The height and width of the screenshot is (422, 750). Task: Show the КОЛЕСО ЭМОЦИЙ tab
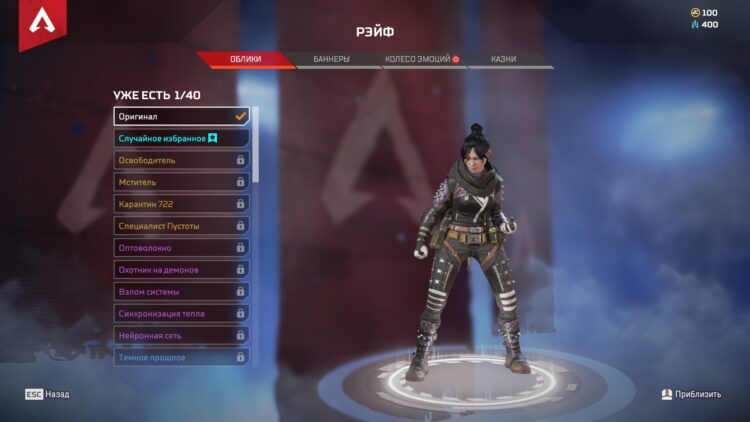click(421, 59)
